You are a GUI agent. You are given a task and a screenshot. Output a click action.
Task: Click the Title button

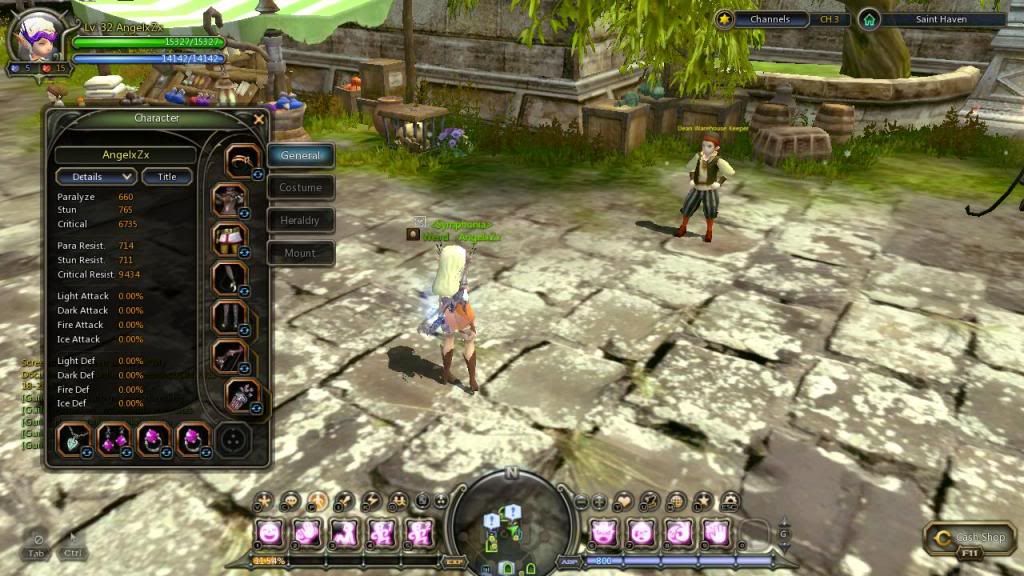(167, 176)
